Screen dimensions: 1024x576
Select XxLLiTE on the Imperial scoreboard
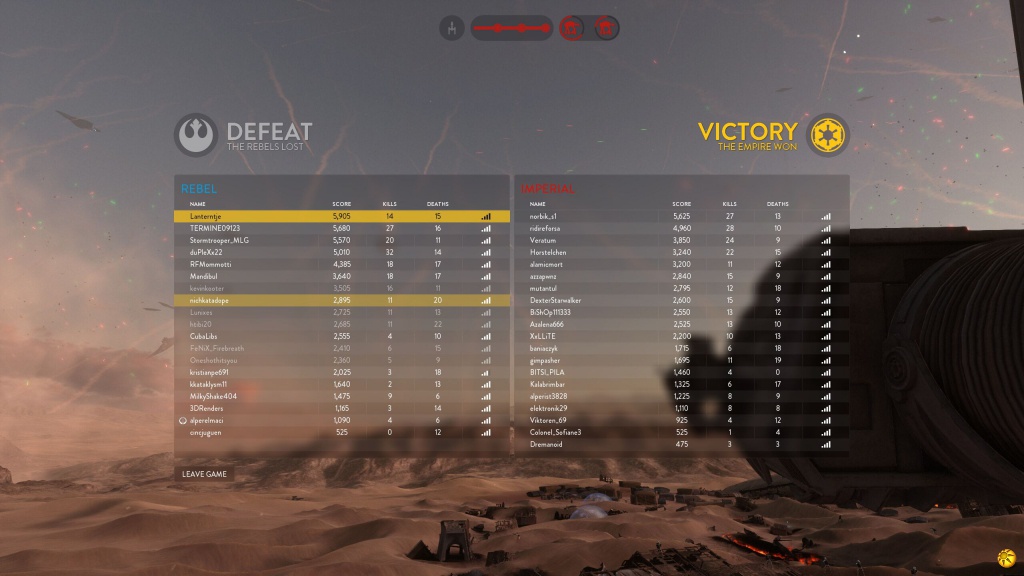(681, 336)
